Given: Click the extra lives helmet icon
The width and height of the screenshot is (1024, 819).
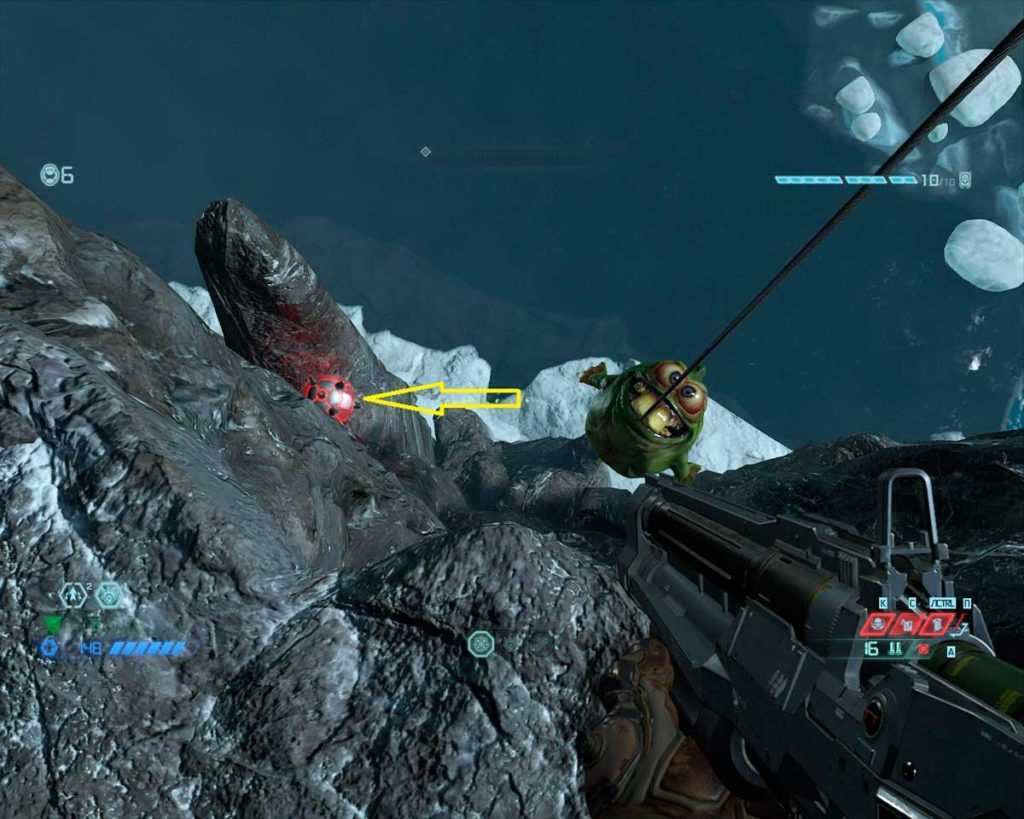Looking at the screenshot, I should [x=50, y=175].
